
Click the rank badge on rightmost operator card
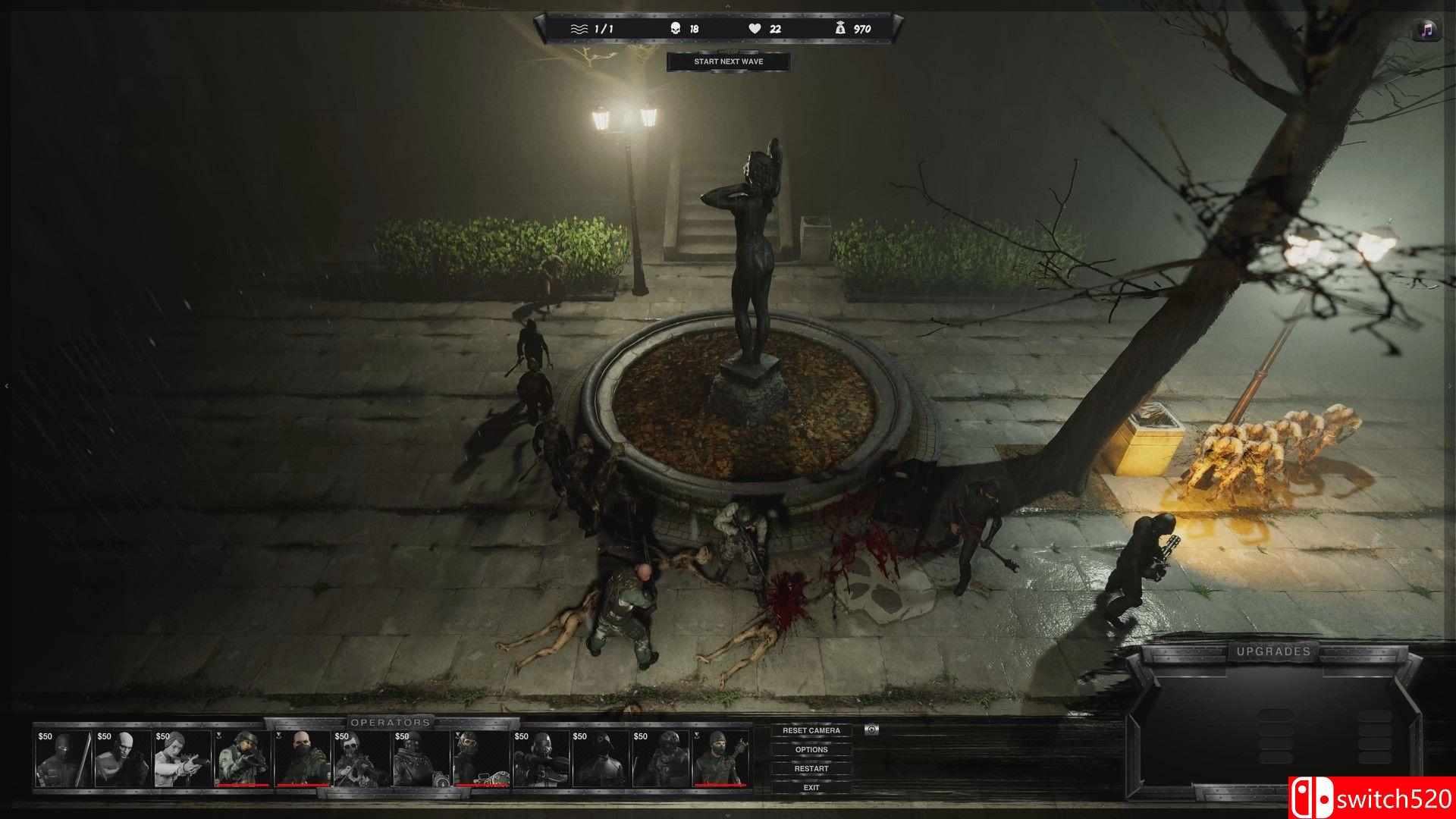coord(696,736)
